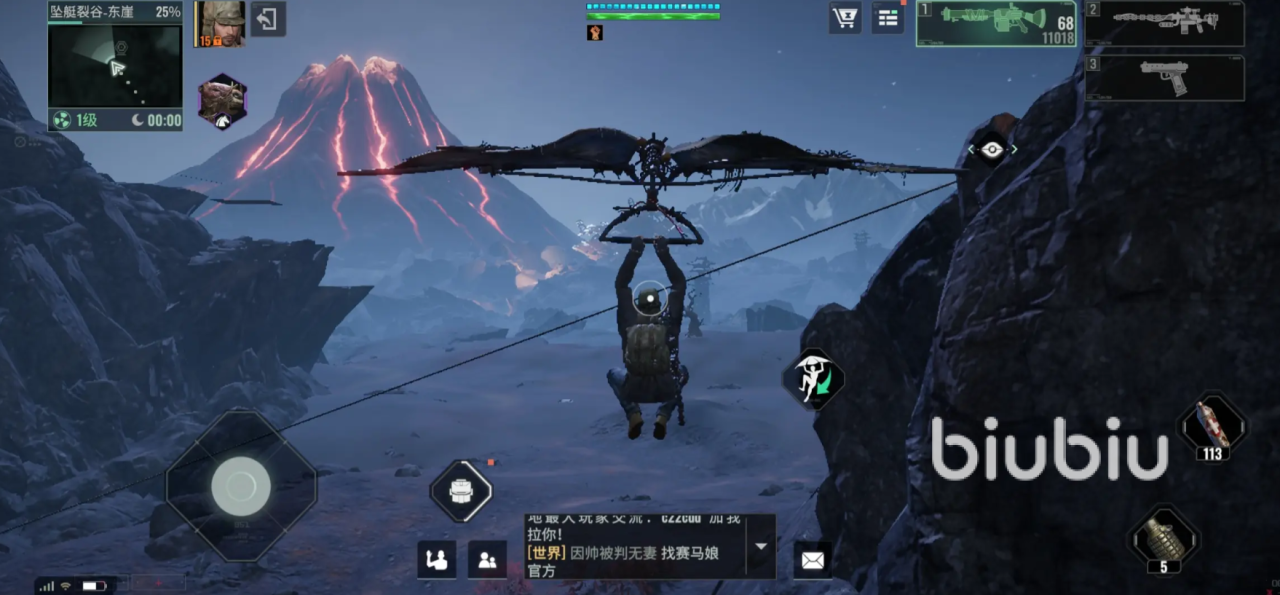
Task: Activate the glider dismount action icon
Action: 814,379
